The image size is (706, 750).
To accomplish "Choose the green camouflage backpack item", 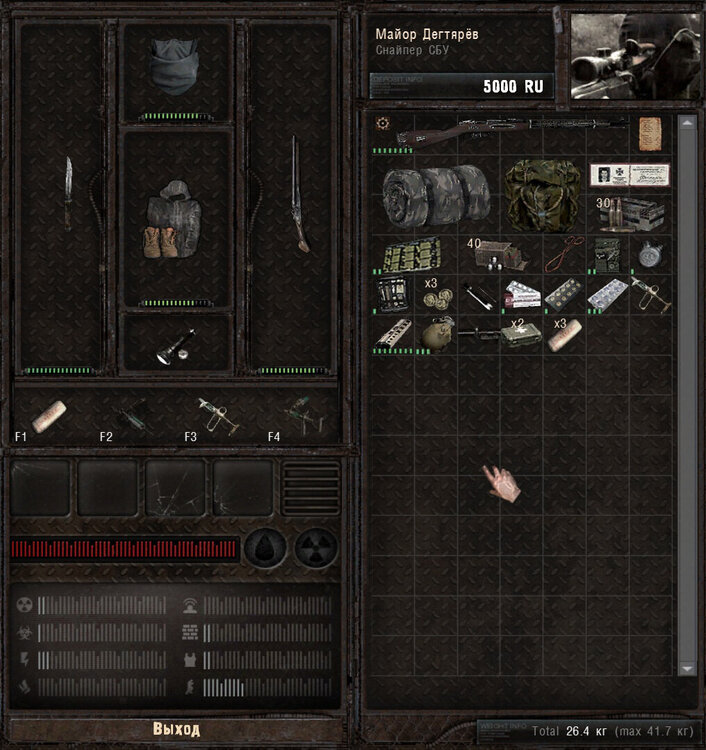I will coord(541,195).
